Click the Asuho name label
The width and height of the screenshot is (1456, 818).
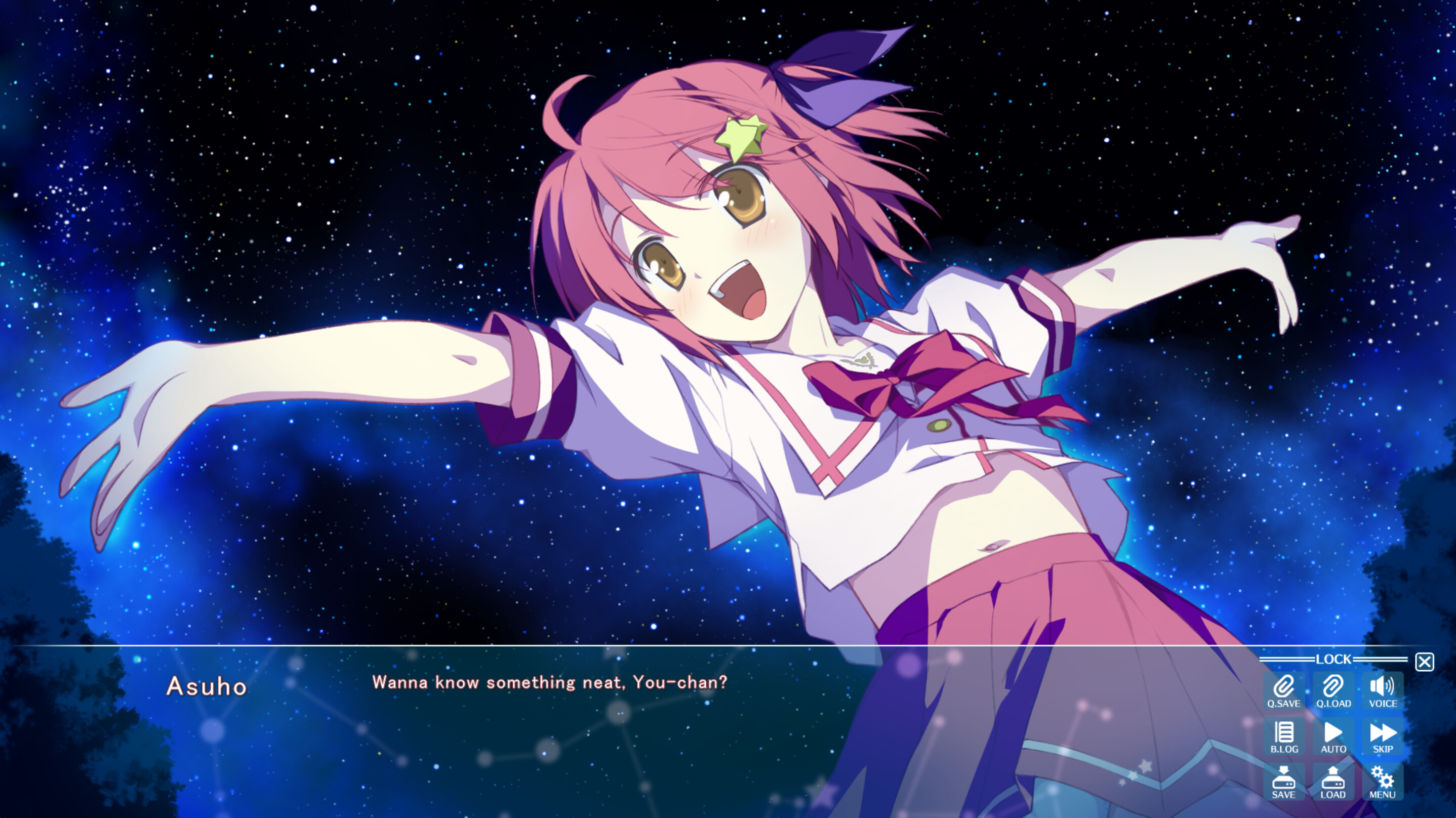click(x=208, y=686)
